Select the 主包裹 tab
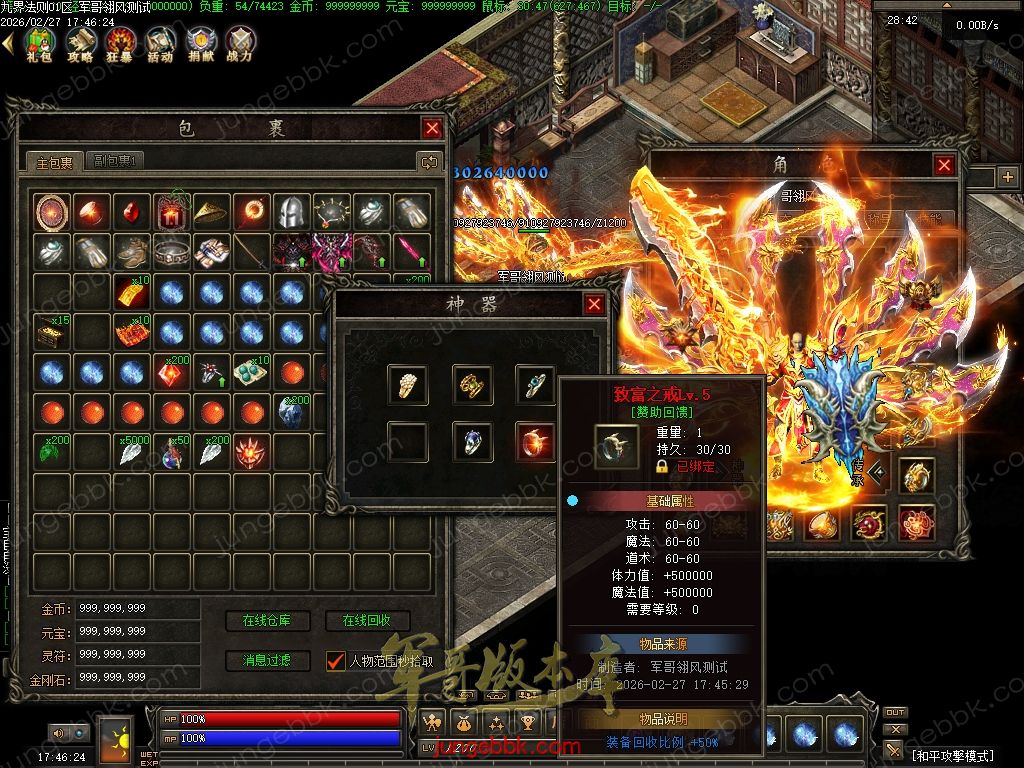The height and width of the screenshot is (768, 1024). (x=55, y=162)
